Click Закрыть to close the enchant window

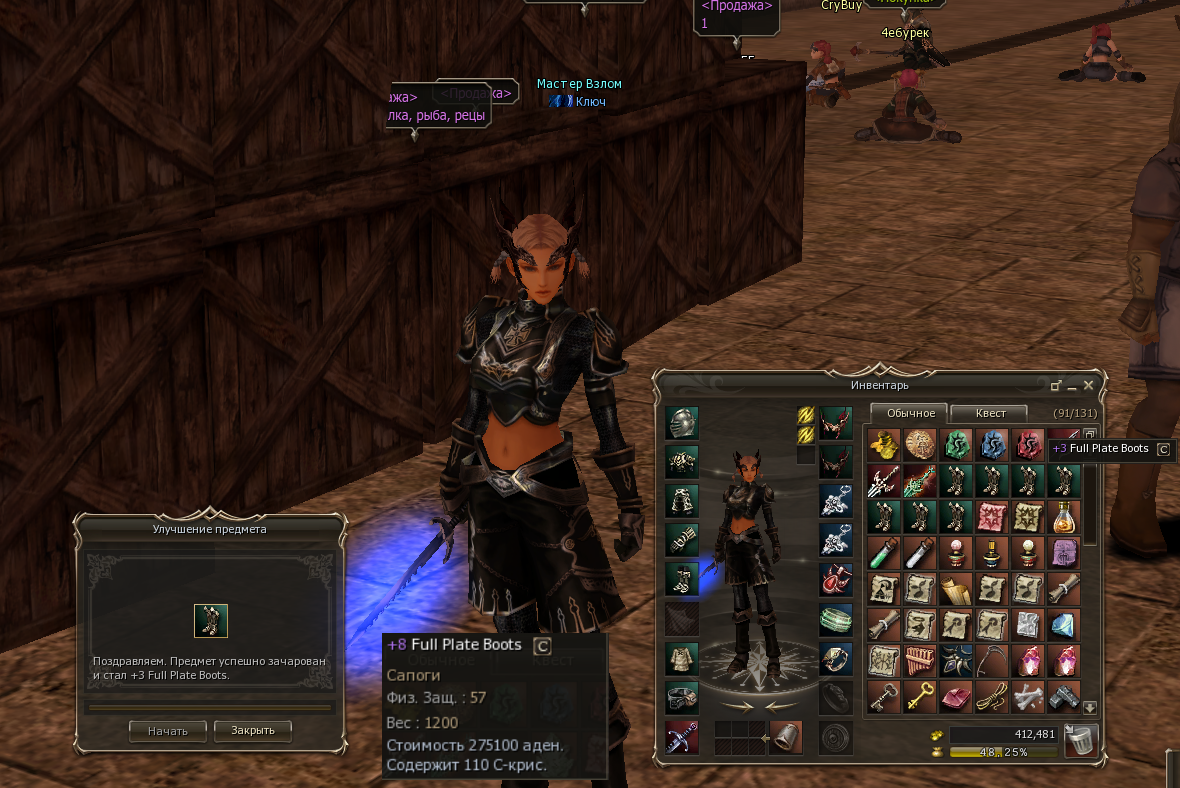[252, 731]
